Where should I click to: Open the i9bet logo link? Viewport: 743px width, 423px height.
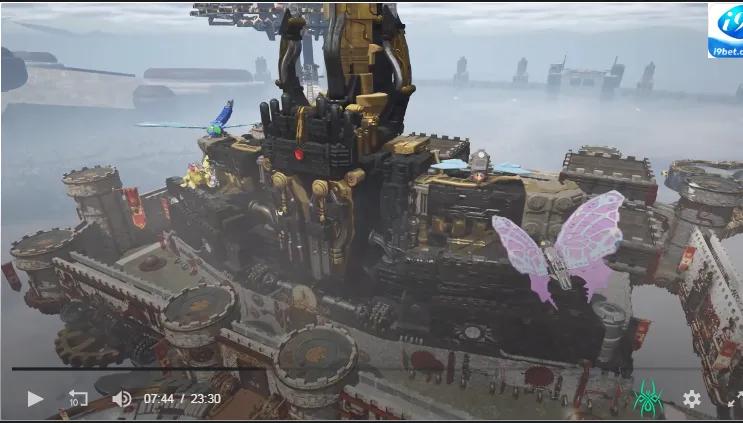coord(725,31)
